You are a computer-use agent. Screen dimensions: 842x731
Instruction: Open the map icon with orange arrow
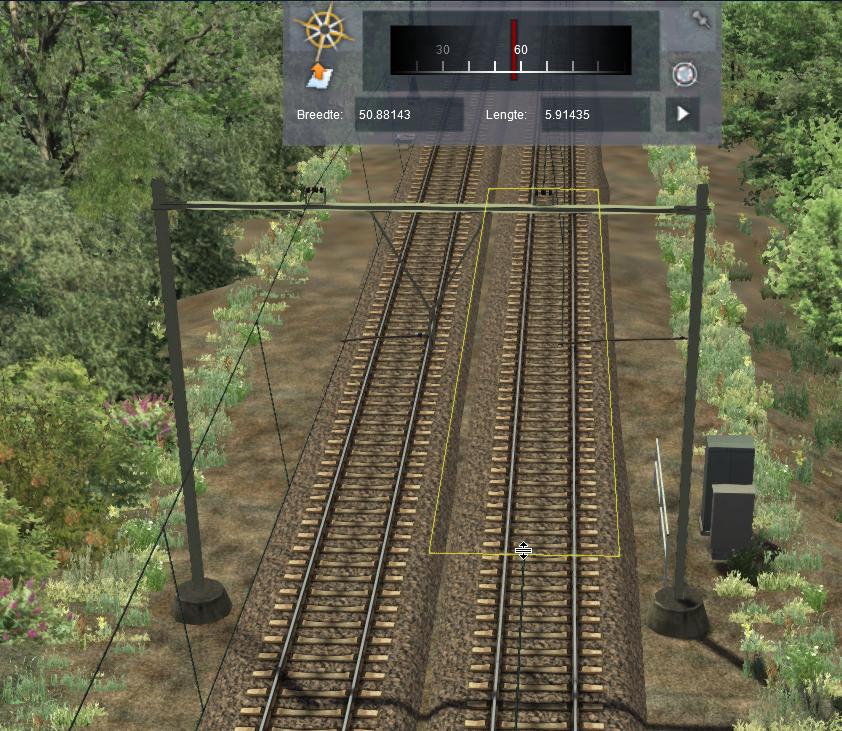pyautogui.click(x=320, y=76)
